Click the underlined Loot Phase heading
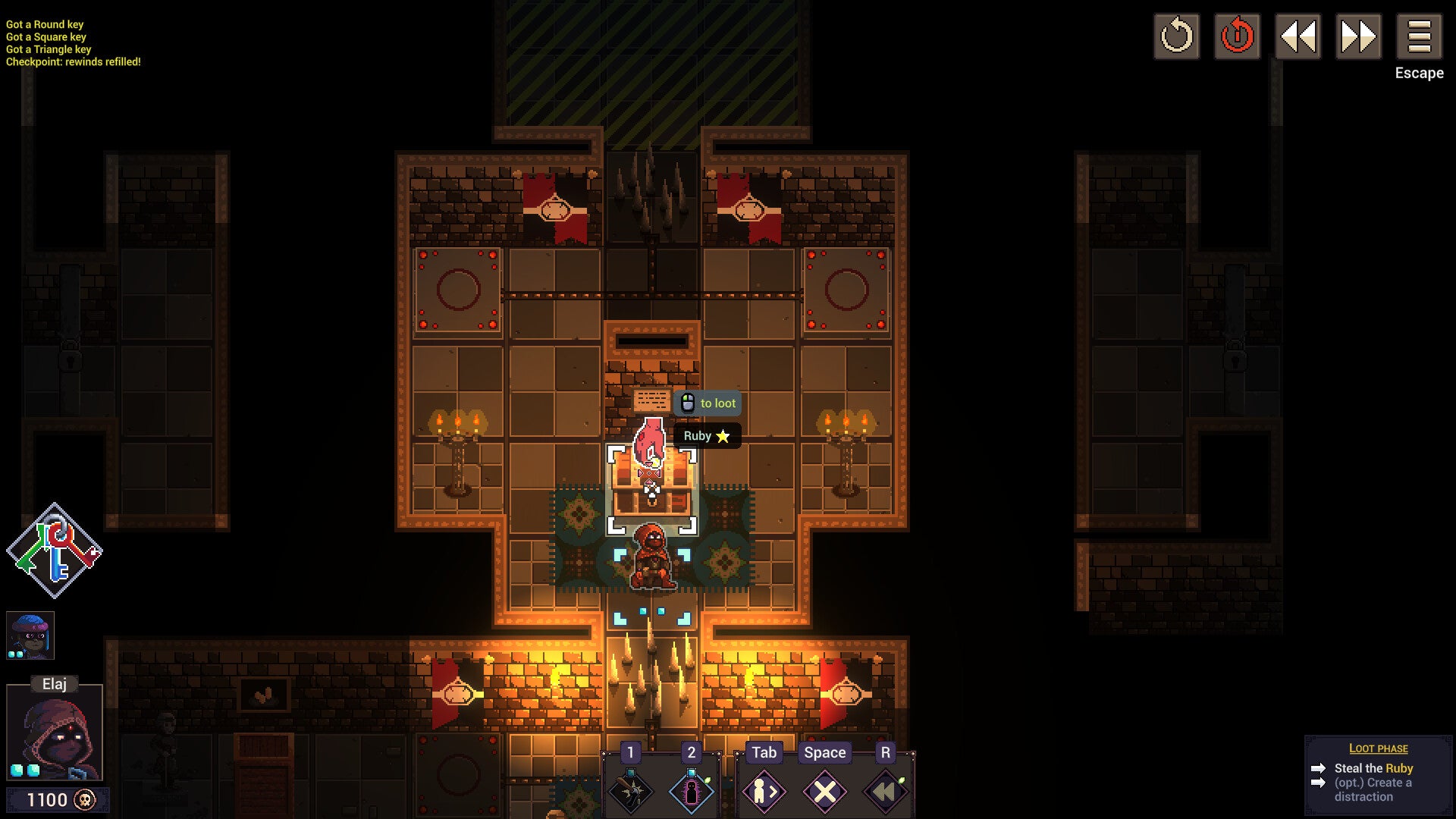The width and height of the screenshot is (1456, 819). (x=1379, y=748)
